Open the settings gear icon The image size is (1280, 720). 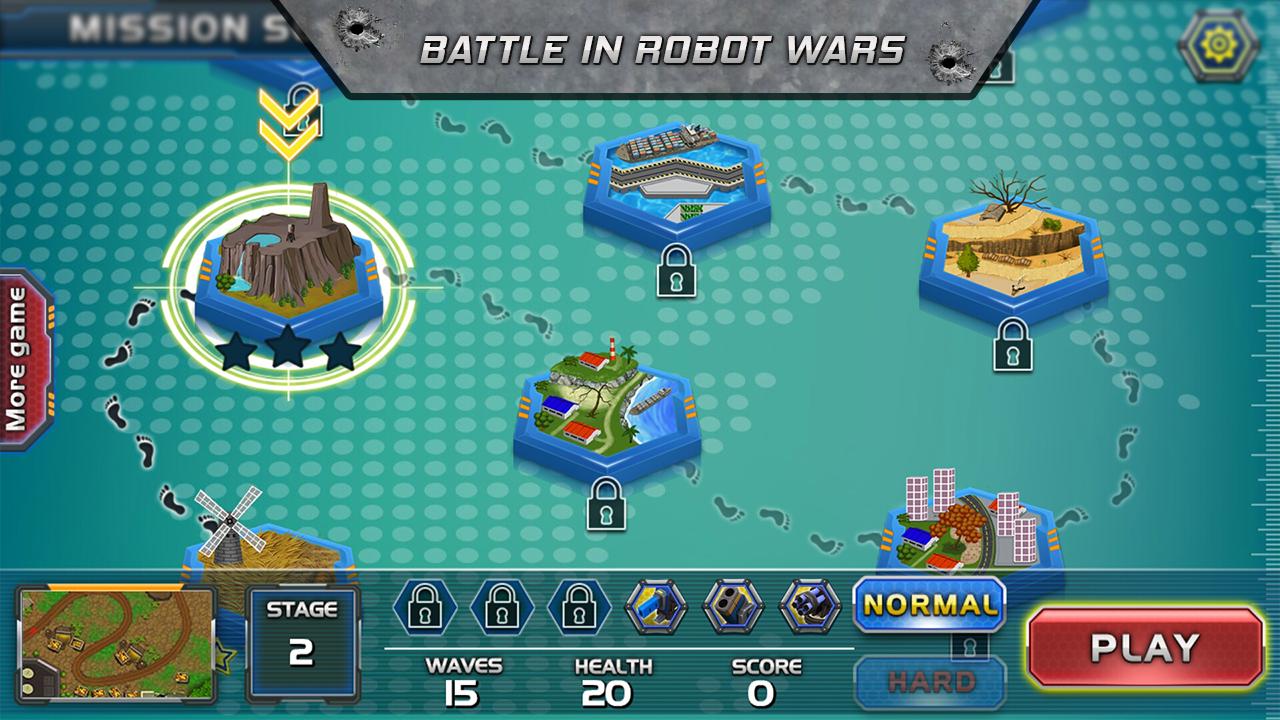pos(1218,44)
